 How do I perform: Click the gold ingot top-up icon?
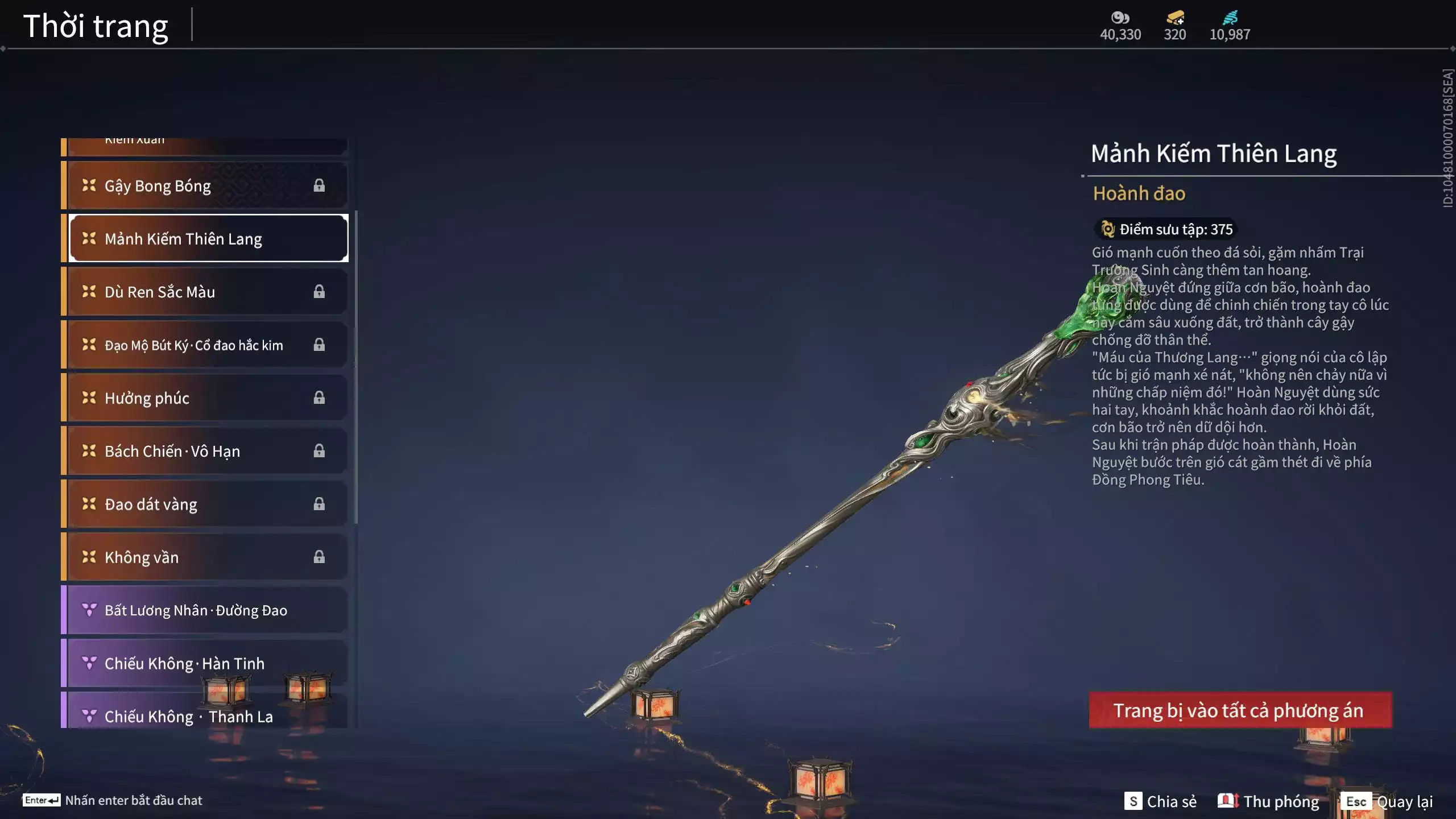click(1174, 18)
